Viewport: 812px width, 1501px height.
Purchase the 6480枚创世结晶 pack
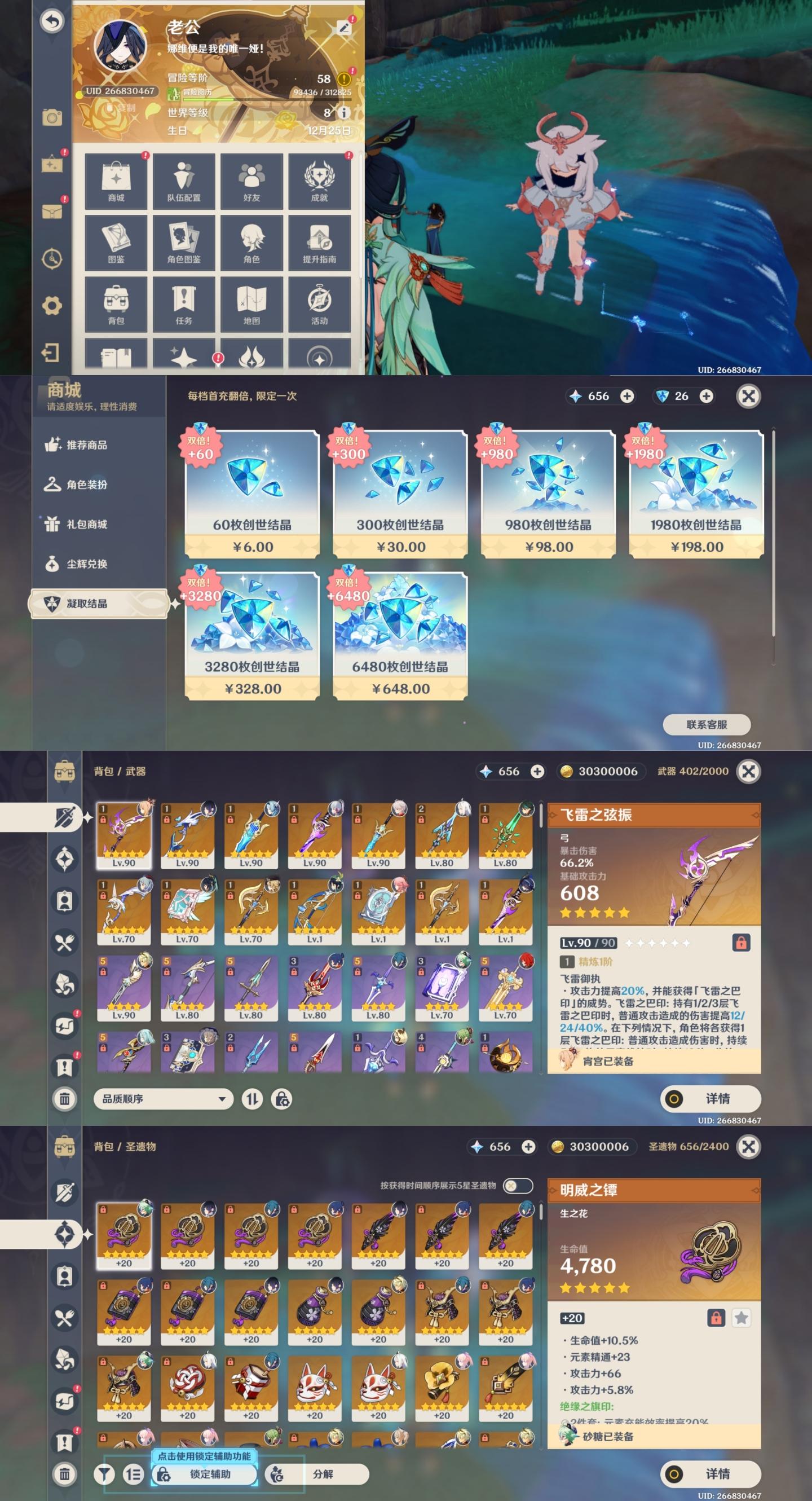click(400, 635)
